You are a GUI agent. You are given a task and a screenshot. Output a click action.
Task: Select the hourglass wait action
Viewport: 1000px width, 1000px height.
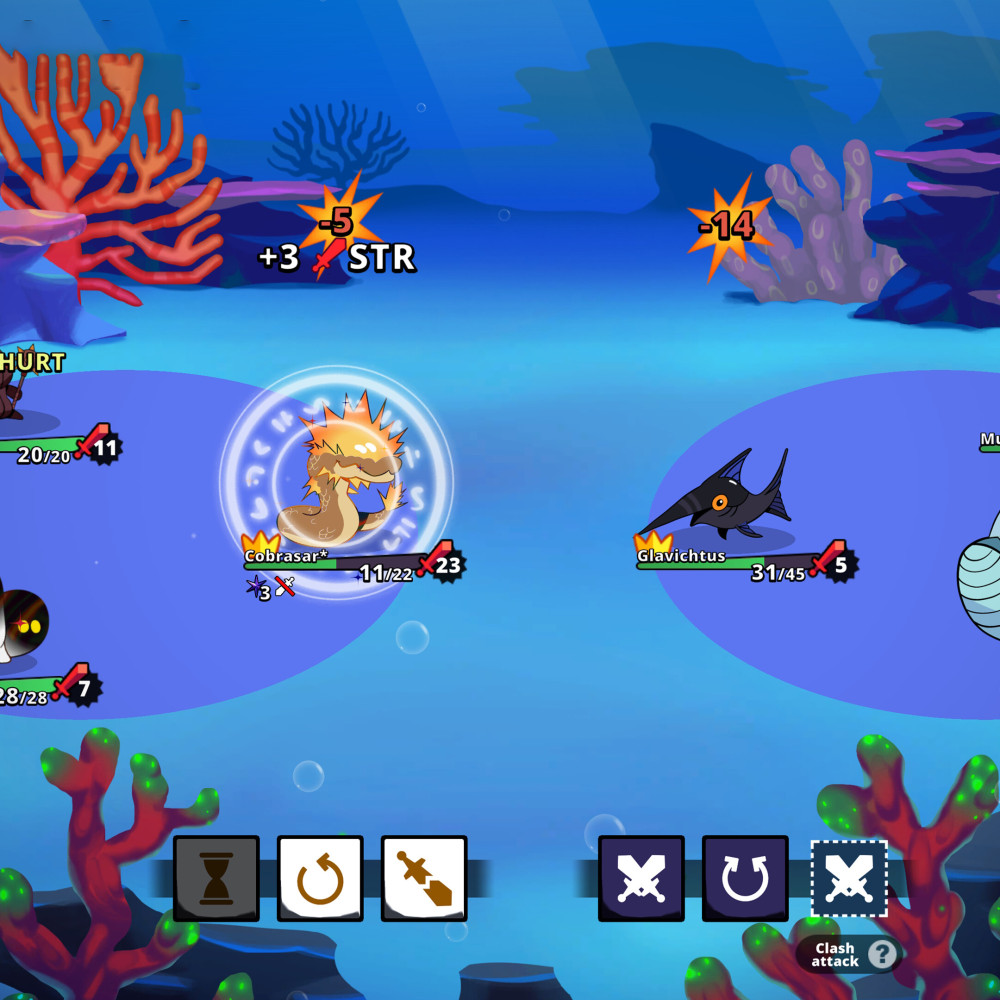tap(216, 878)
